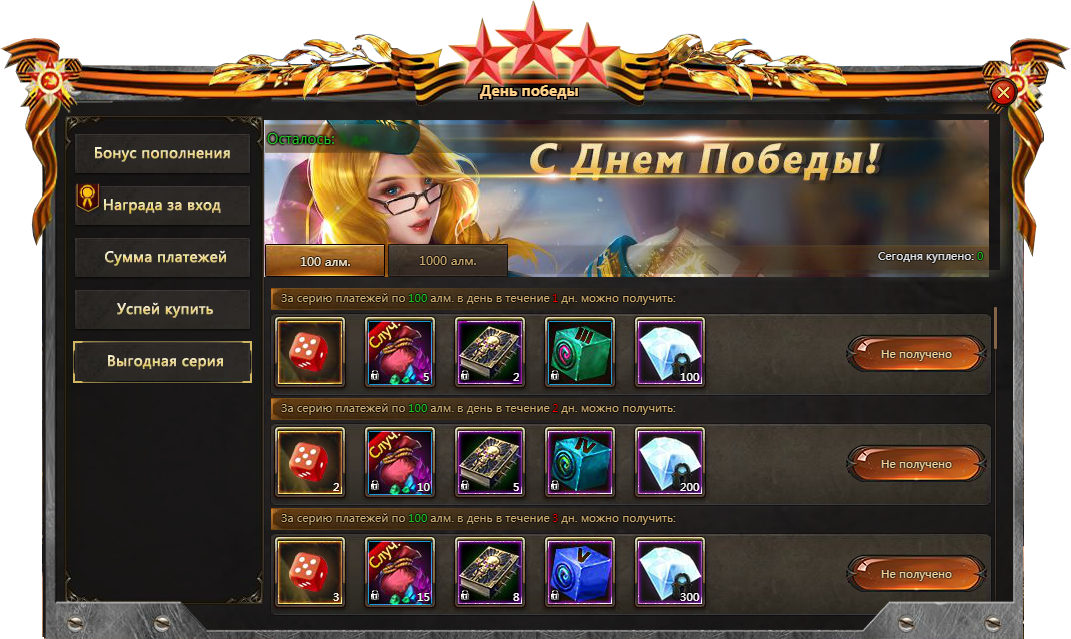1071x639 pixels.
Task: Select the skull book reward with quantity 5
Action: [x=490, y=462]
